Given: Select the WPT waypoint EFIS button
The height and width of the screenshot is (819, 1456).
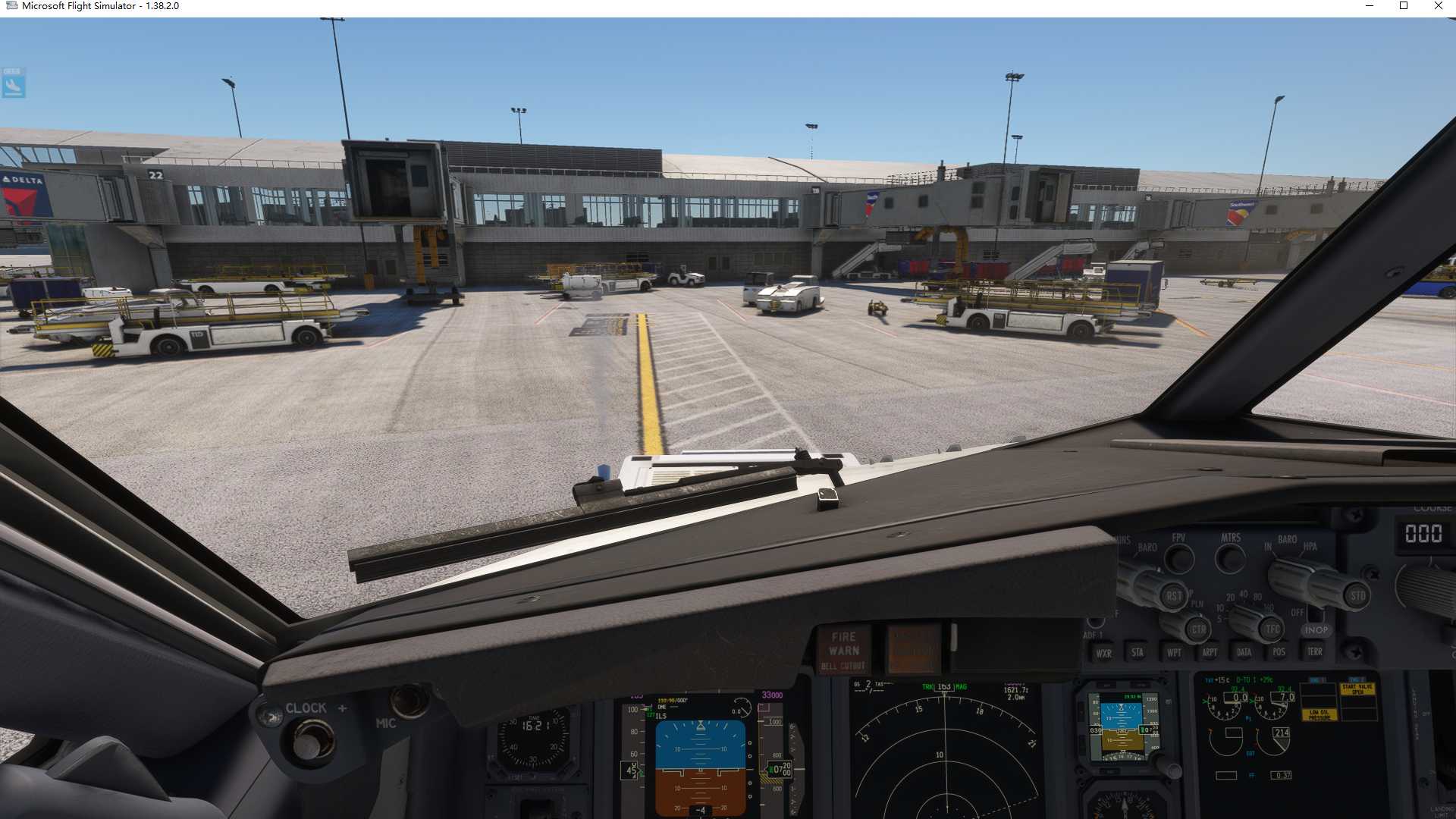Looking at the screenshot, I should coord(1174,652).
